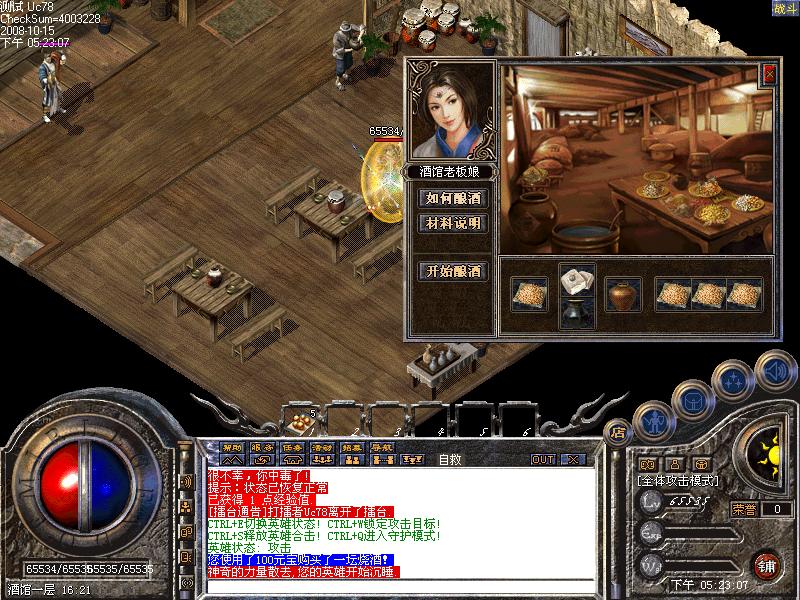Screen dimensions: 800x600
Task: Start brewing with 开始酿酒
Action: tap(453, 271)
